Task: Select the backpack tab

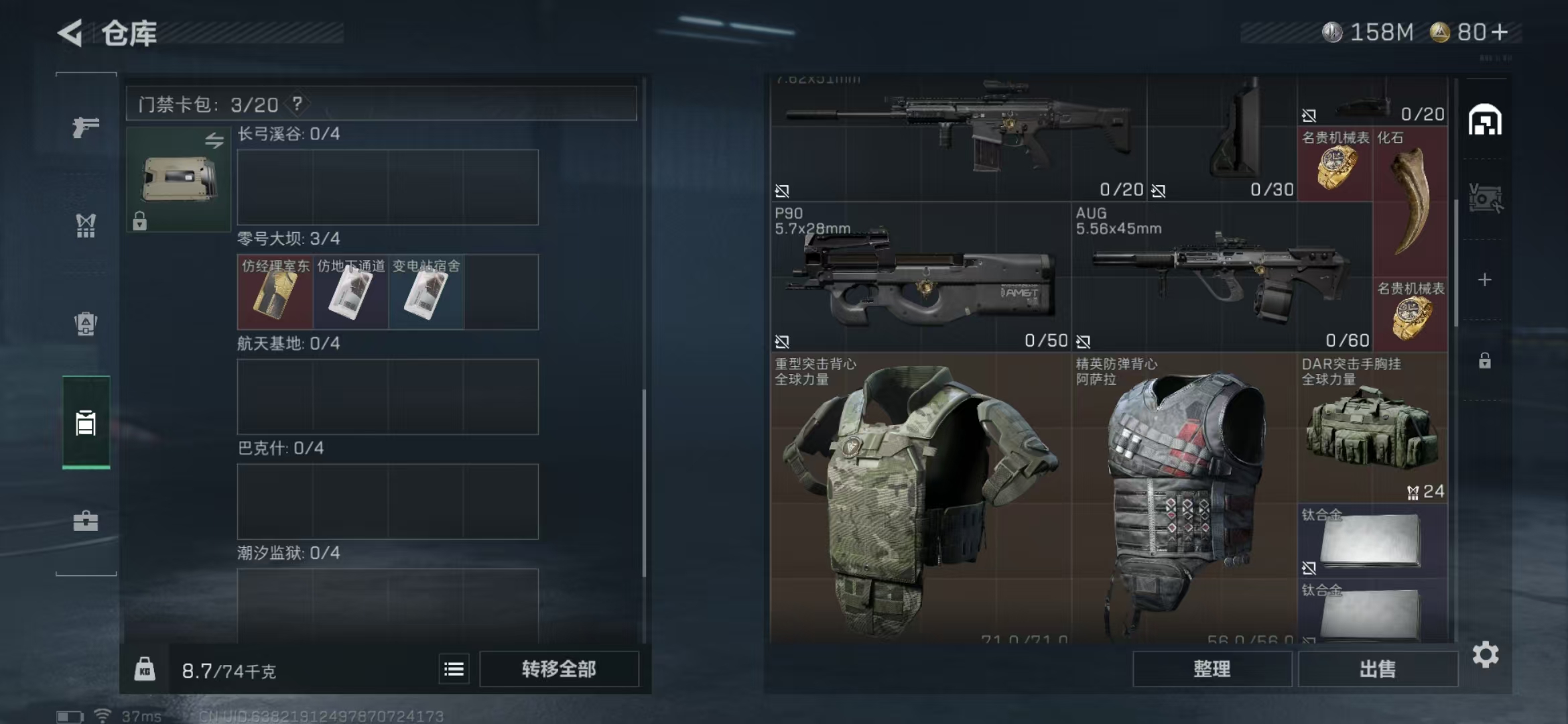Action: [x=86, y=324]
